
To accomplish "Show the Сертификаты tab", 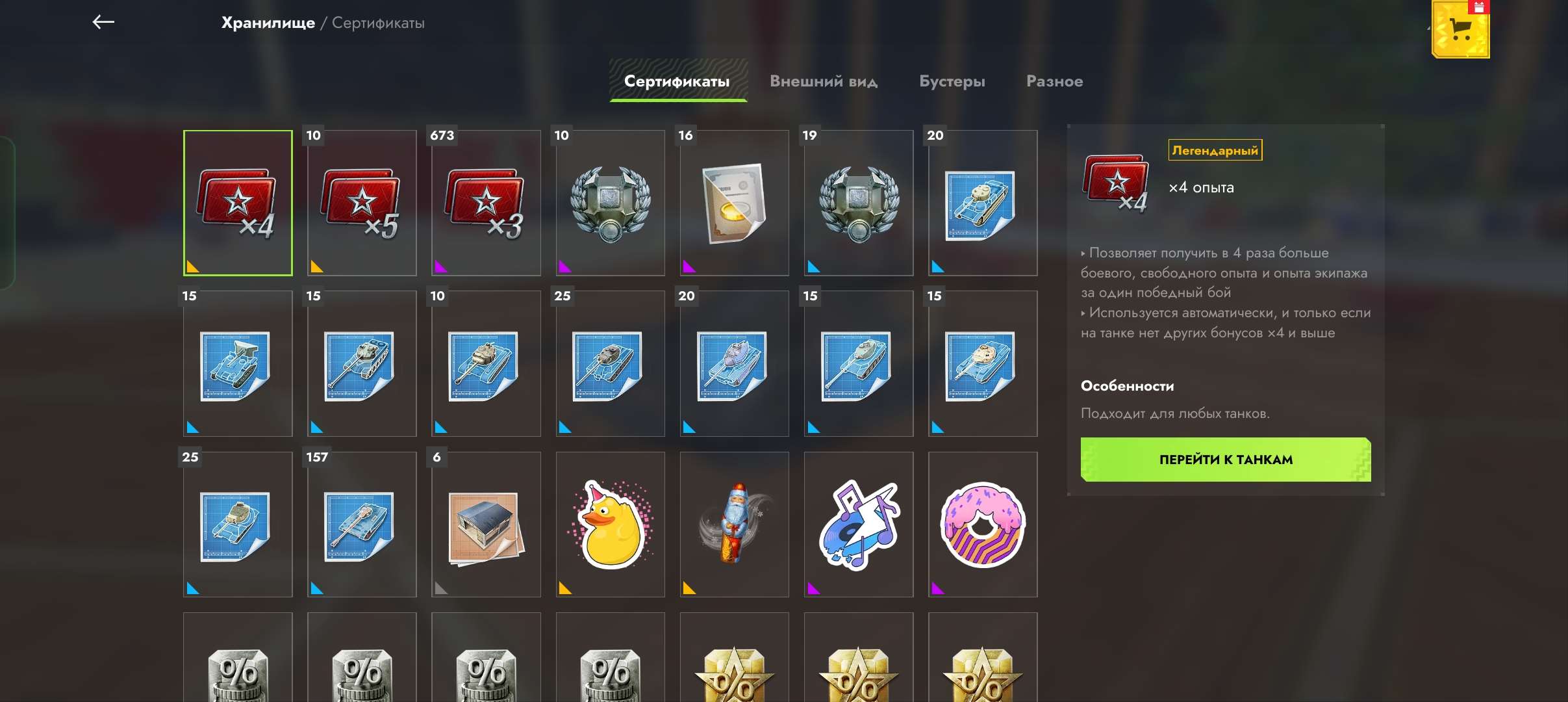I will 677,81.
